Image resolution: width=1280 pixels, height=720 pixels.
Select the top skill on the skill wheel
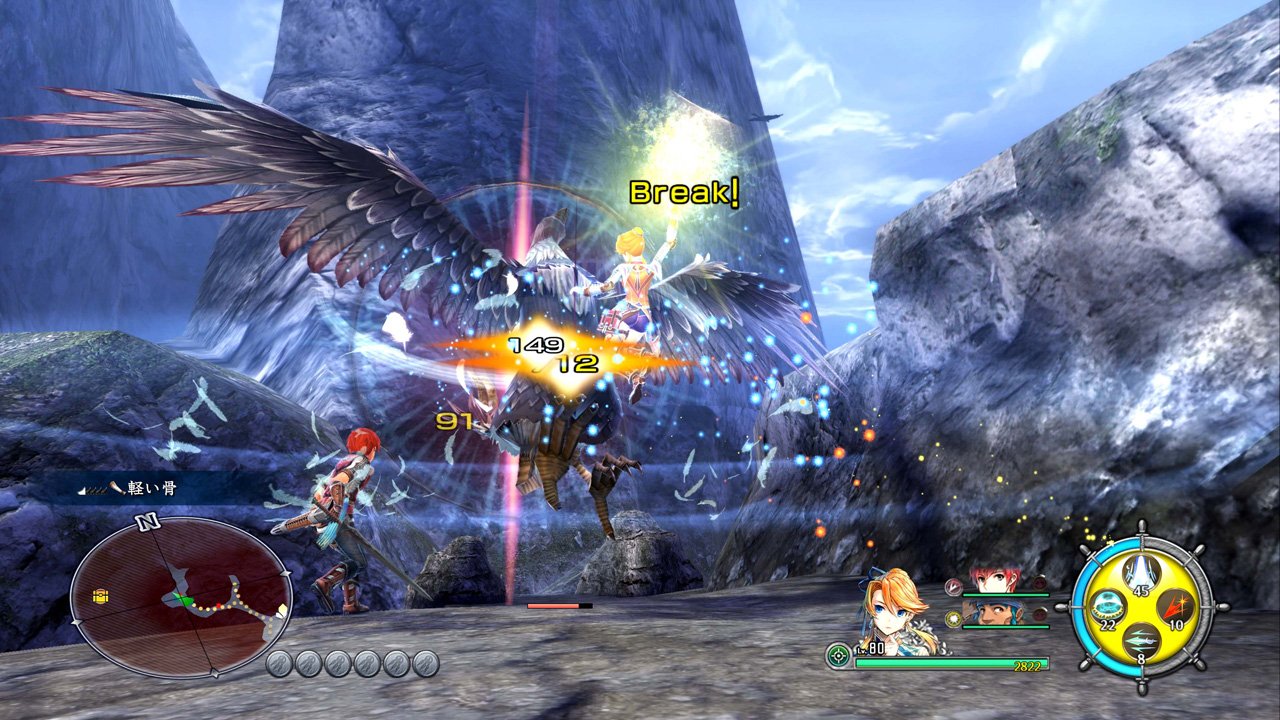1141,572
